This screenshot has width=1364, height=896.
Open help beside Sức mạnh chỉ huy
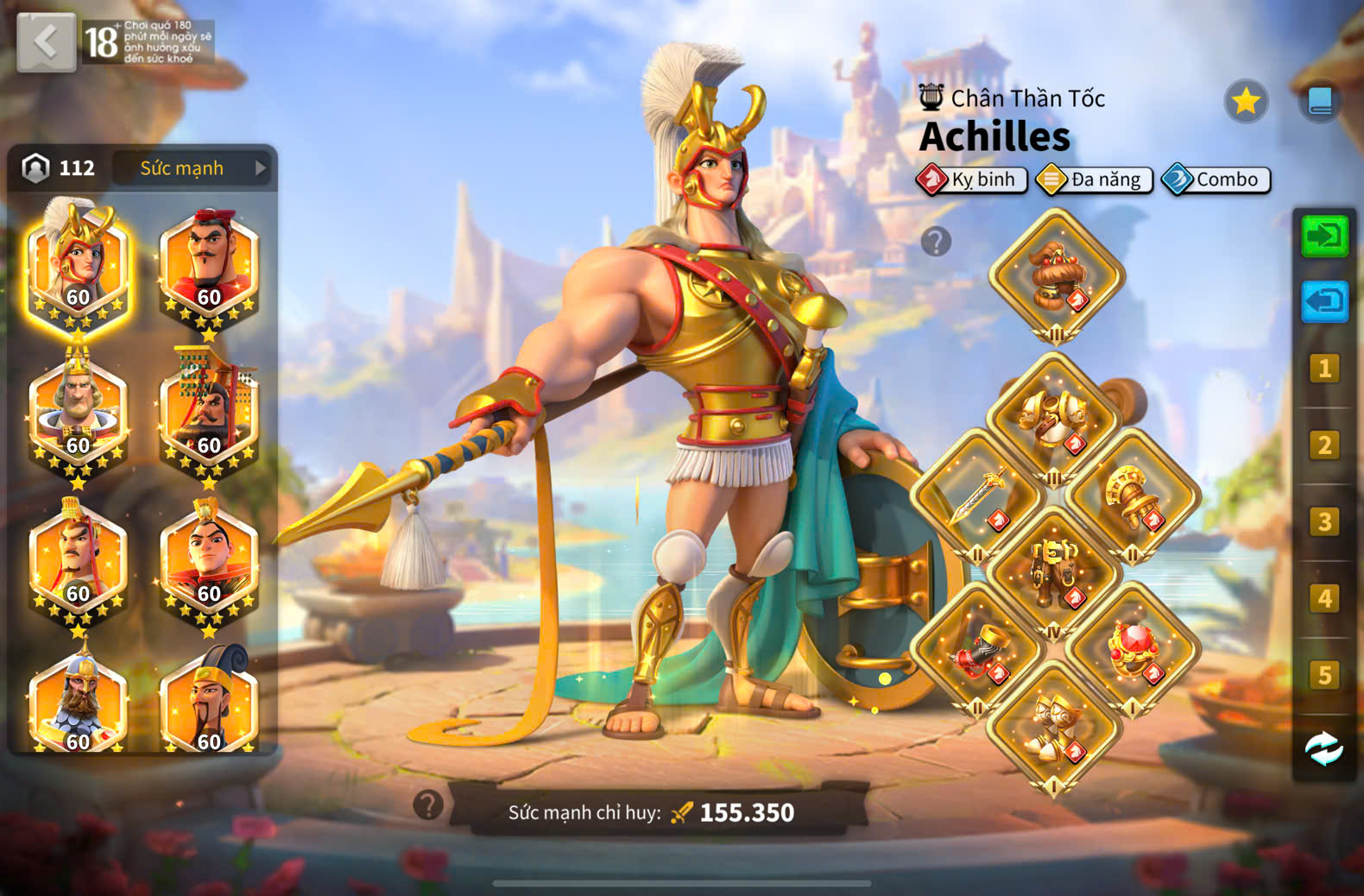click(428, 805)
